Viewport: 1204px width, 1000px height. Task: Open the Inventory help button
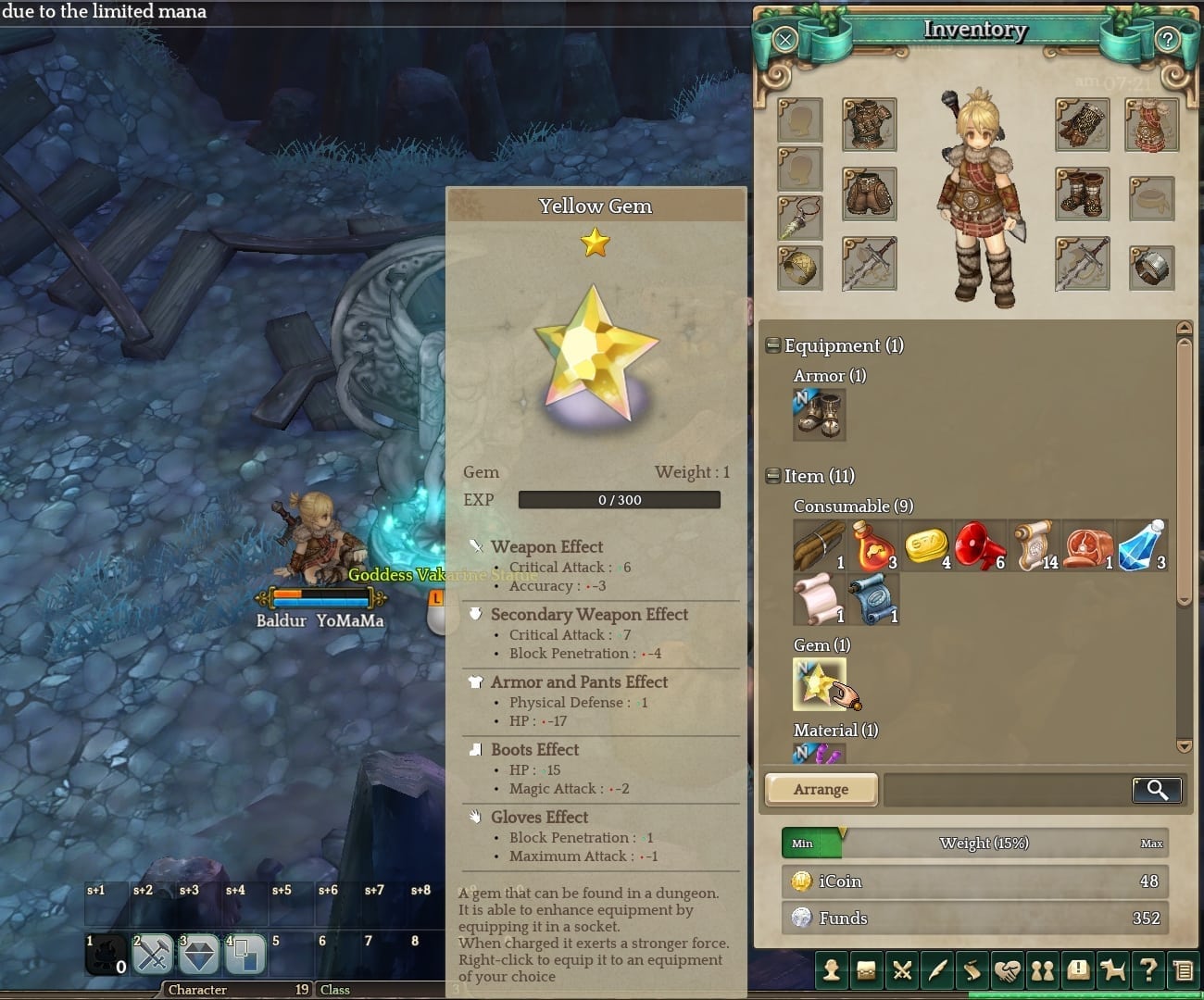pos(1168,40)
